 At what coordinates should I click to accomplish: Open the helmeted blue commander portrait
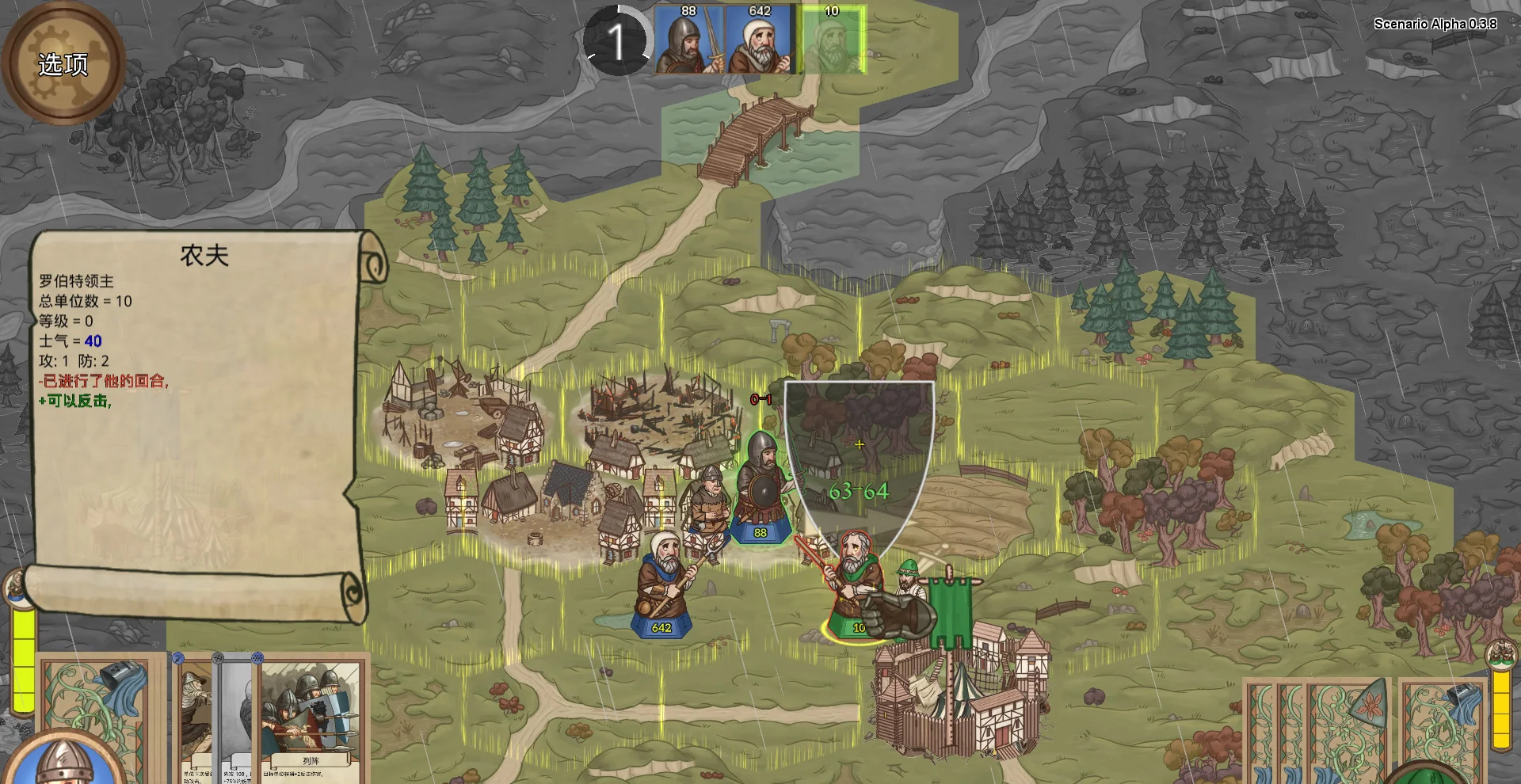click(x=63, y=764)
